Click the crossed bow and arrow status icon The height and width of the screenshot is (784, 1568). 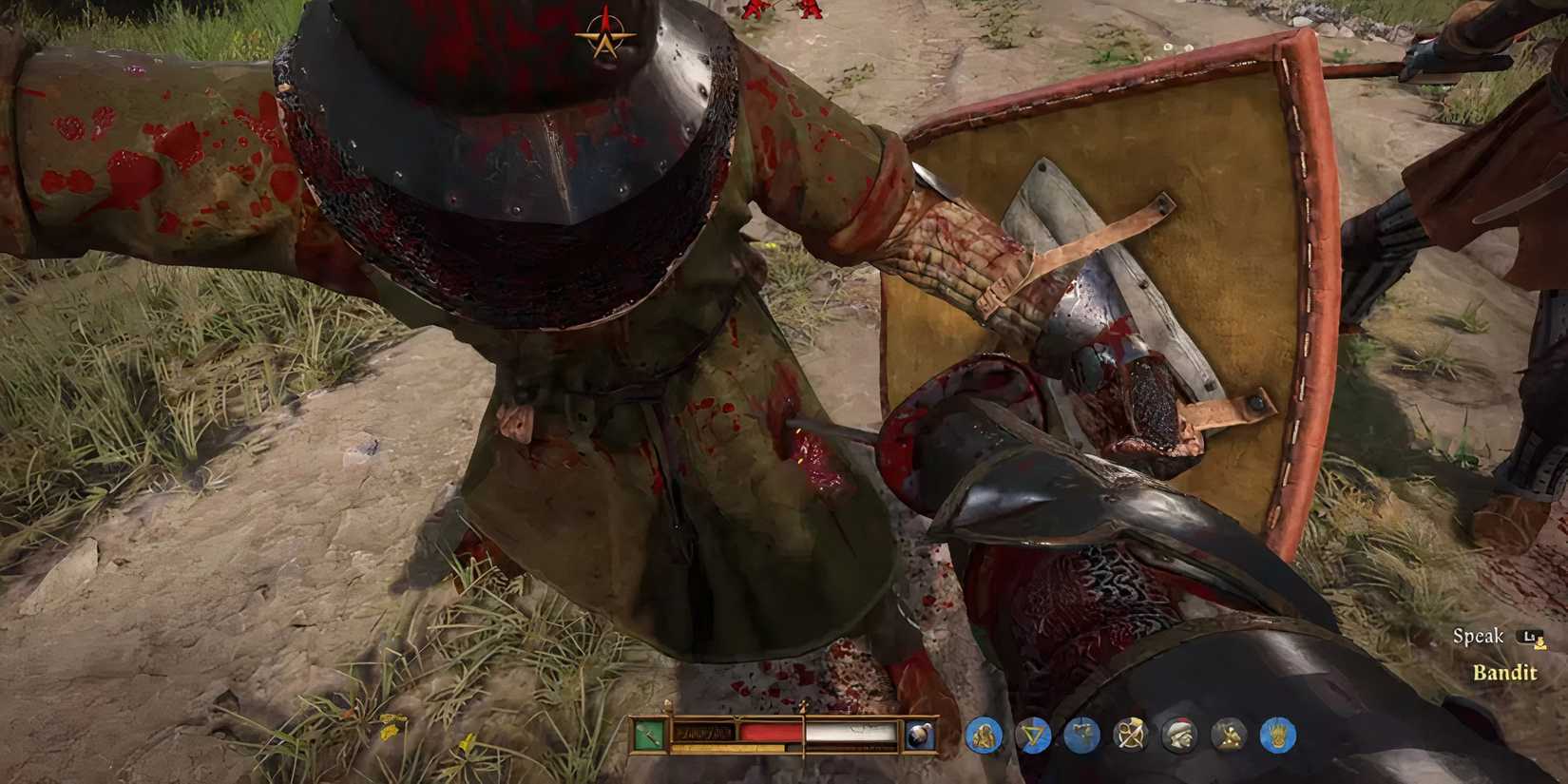pyautogui.click(x=1131, y=734)
